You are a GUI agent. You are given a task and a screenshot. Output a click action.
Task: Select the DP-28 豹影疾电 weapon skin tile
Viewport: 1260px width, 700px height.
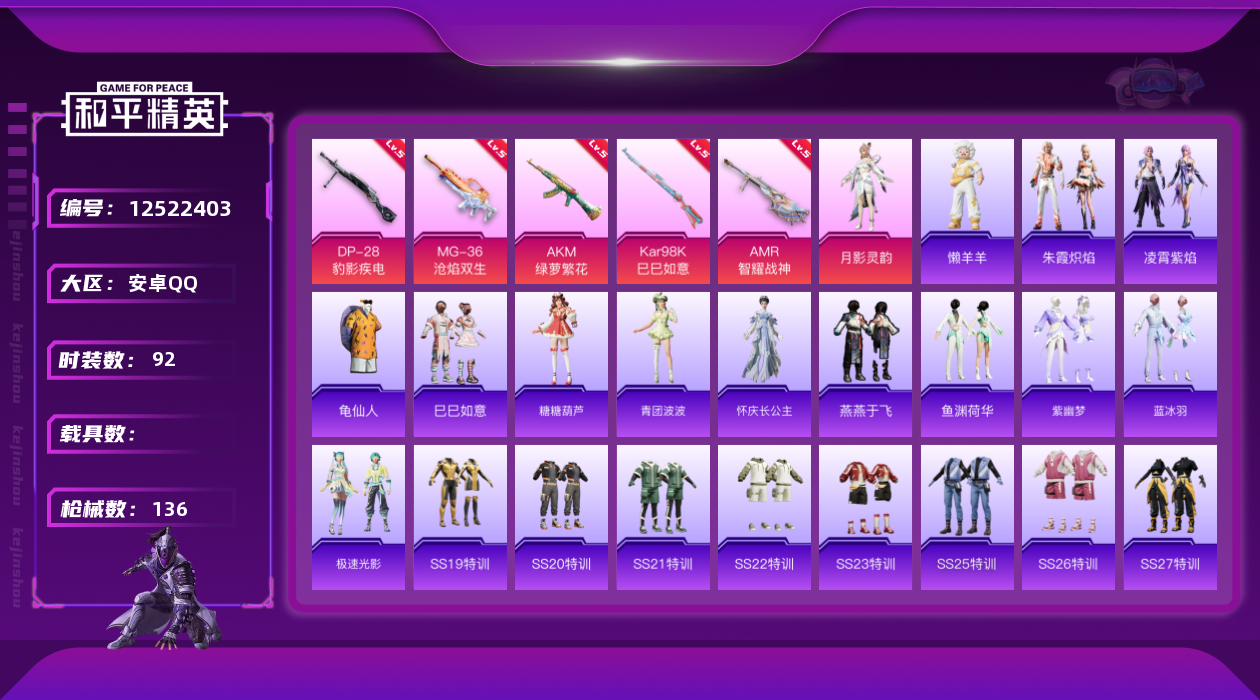click(358, 210)
